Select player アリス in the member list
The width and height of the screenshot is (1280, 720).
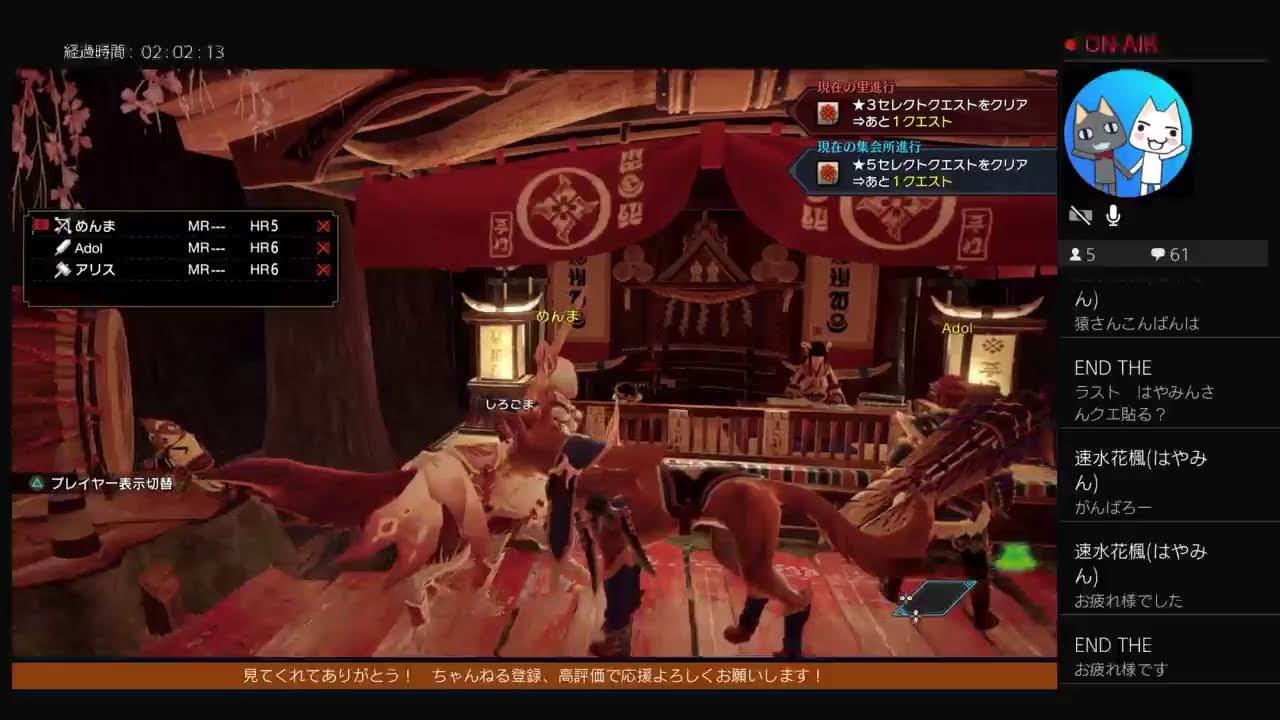point(94,270)
